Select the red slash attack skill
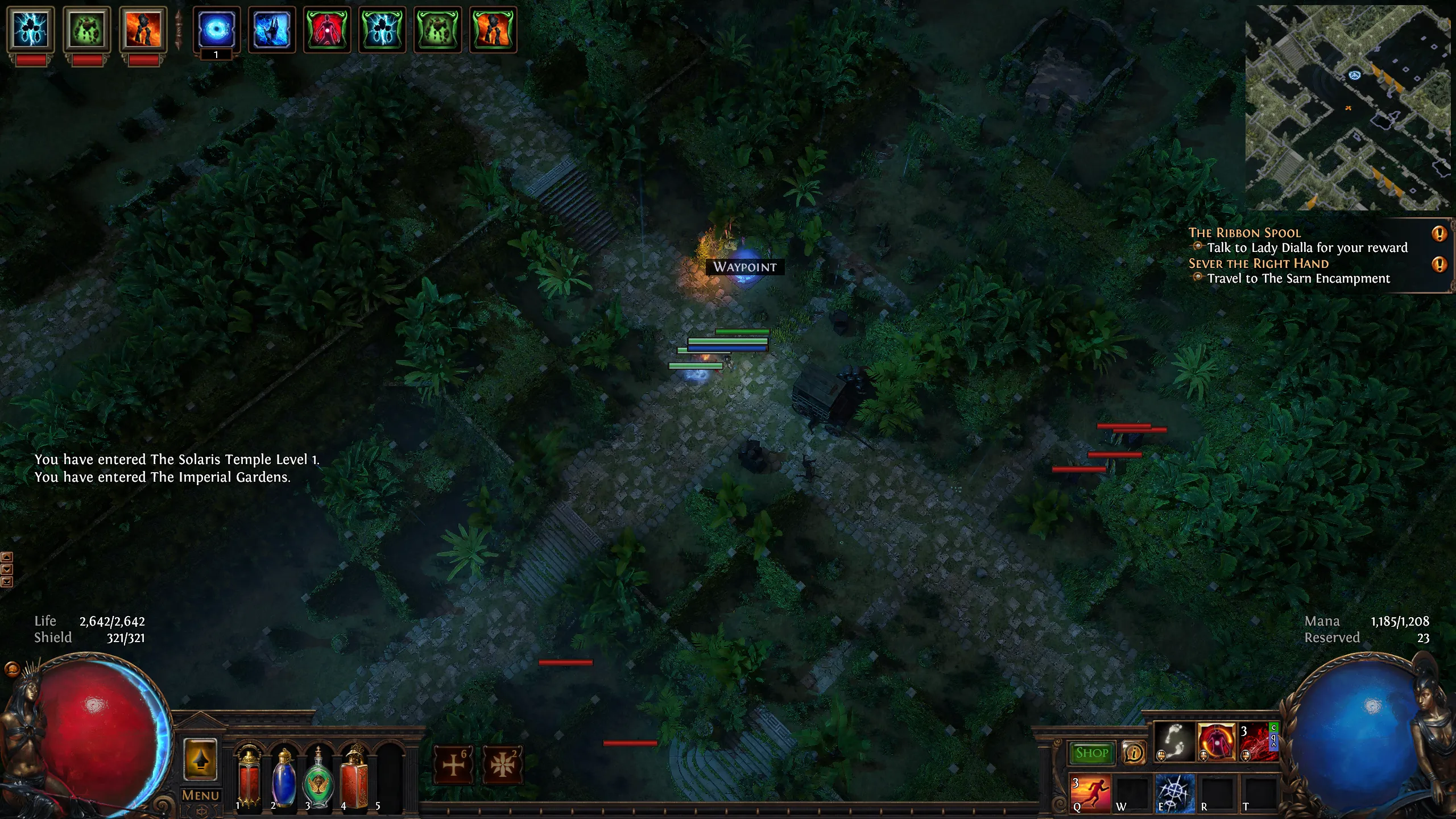Image resolution: width=1456 pixels, height=819 pixels. click(x=1257, y=742)
